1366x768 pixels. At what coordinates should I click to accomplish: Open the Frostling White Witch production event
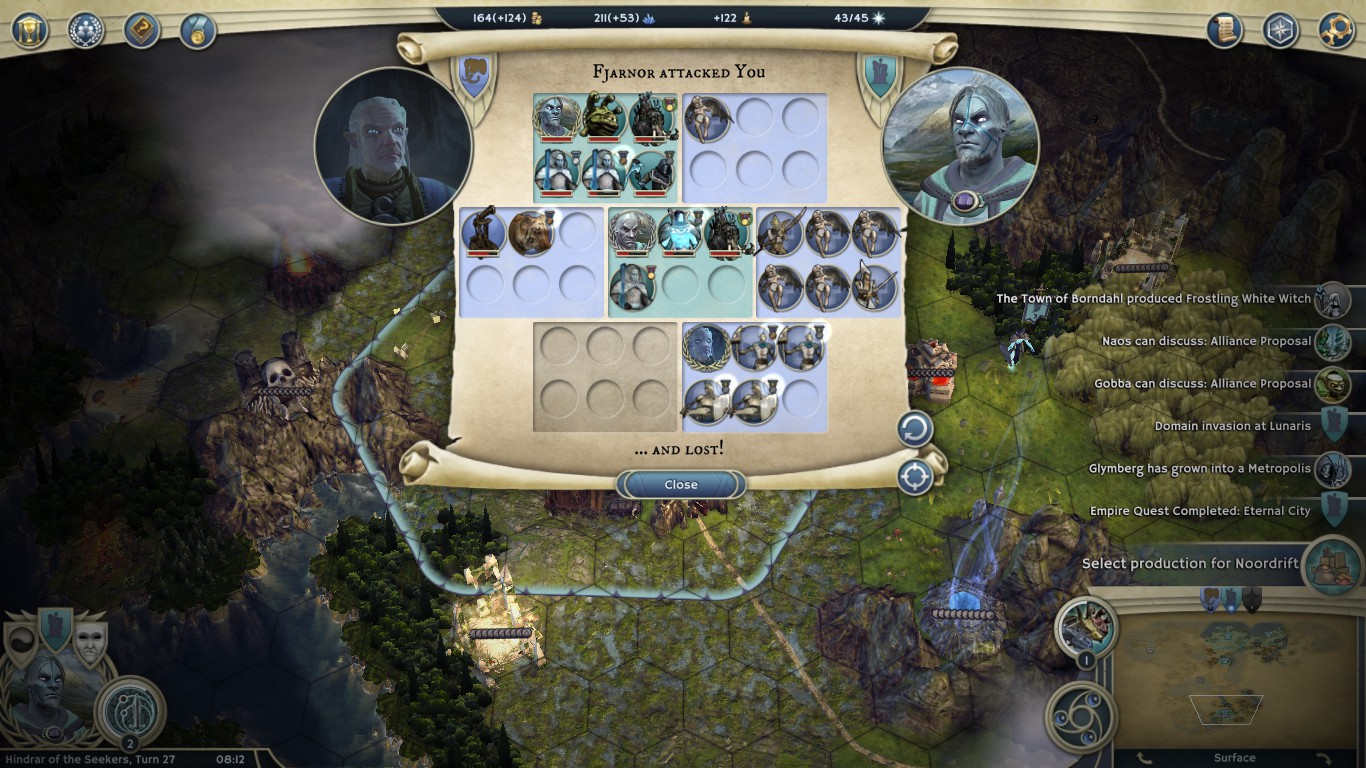click(x=1333, y=299)
